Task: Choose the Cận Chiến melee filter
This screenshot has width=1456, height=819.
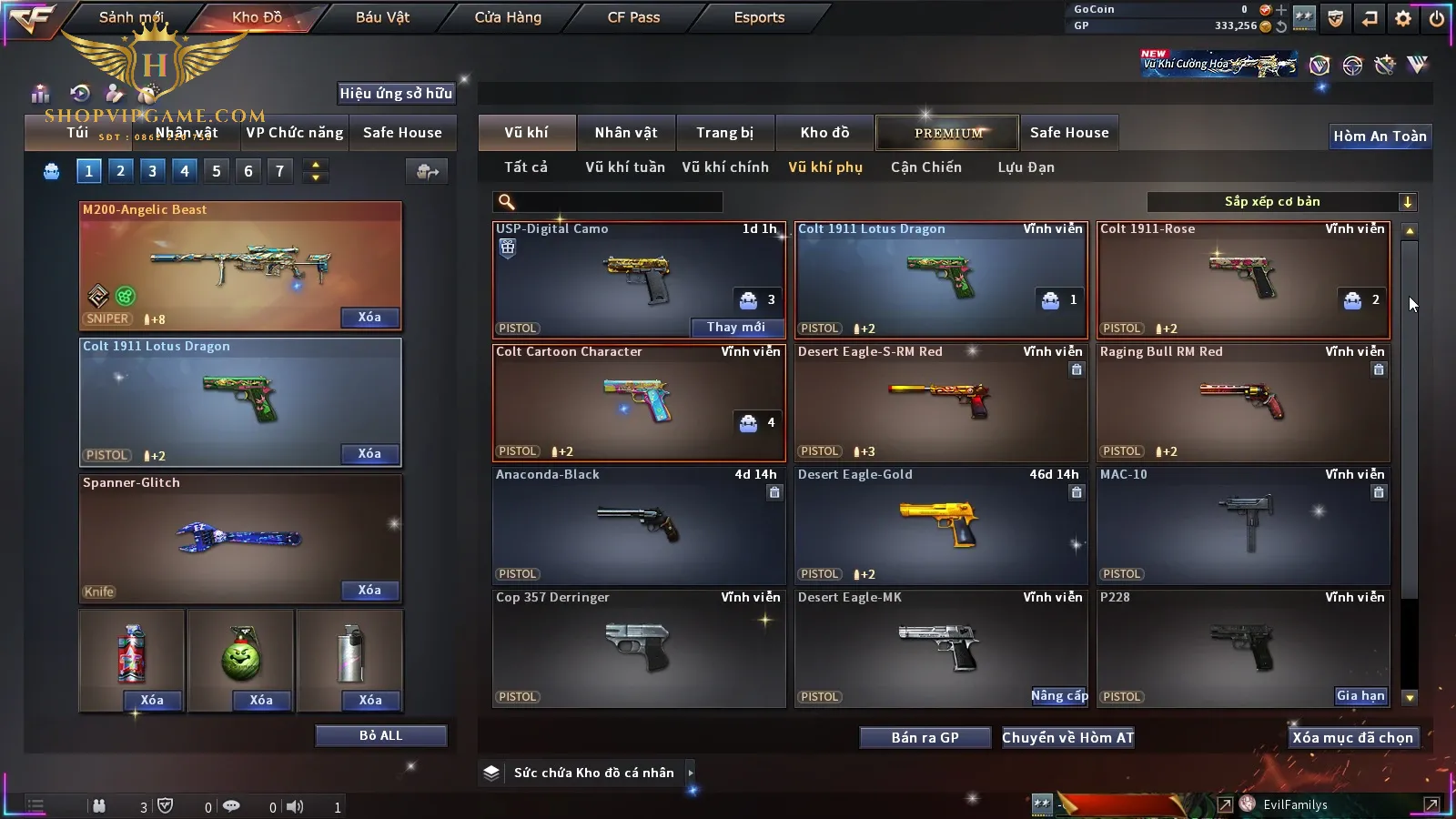Action: pyautogui.click(x=925, y=167)
